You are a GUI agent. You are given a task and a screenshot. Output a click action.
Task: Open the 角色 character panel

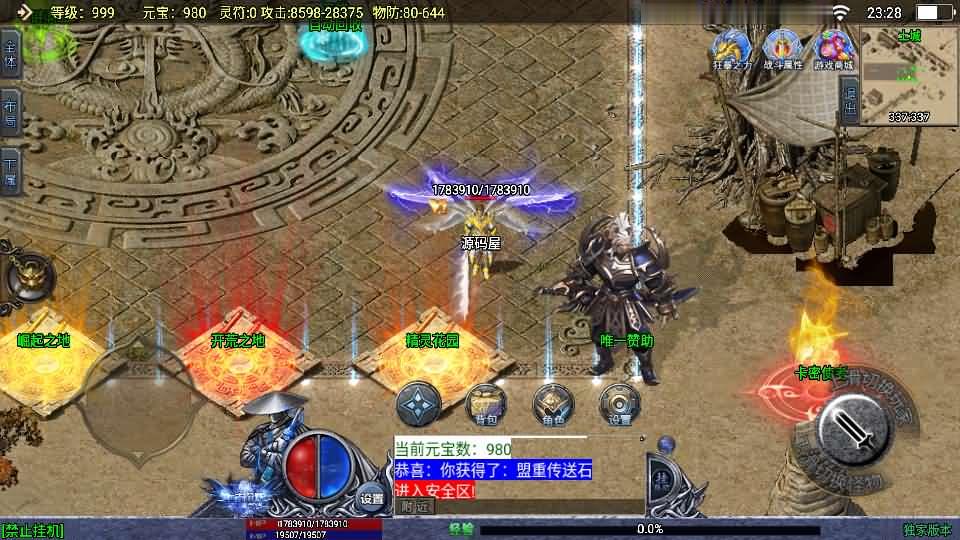coord(553,403)
